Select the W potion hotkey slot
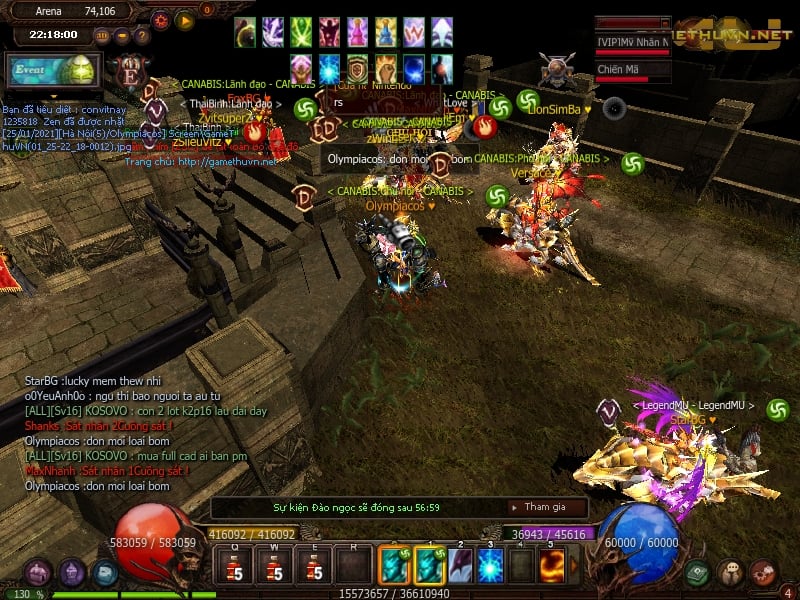This screenshot has width=800, height=600. tap(273, 567)
